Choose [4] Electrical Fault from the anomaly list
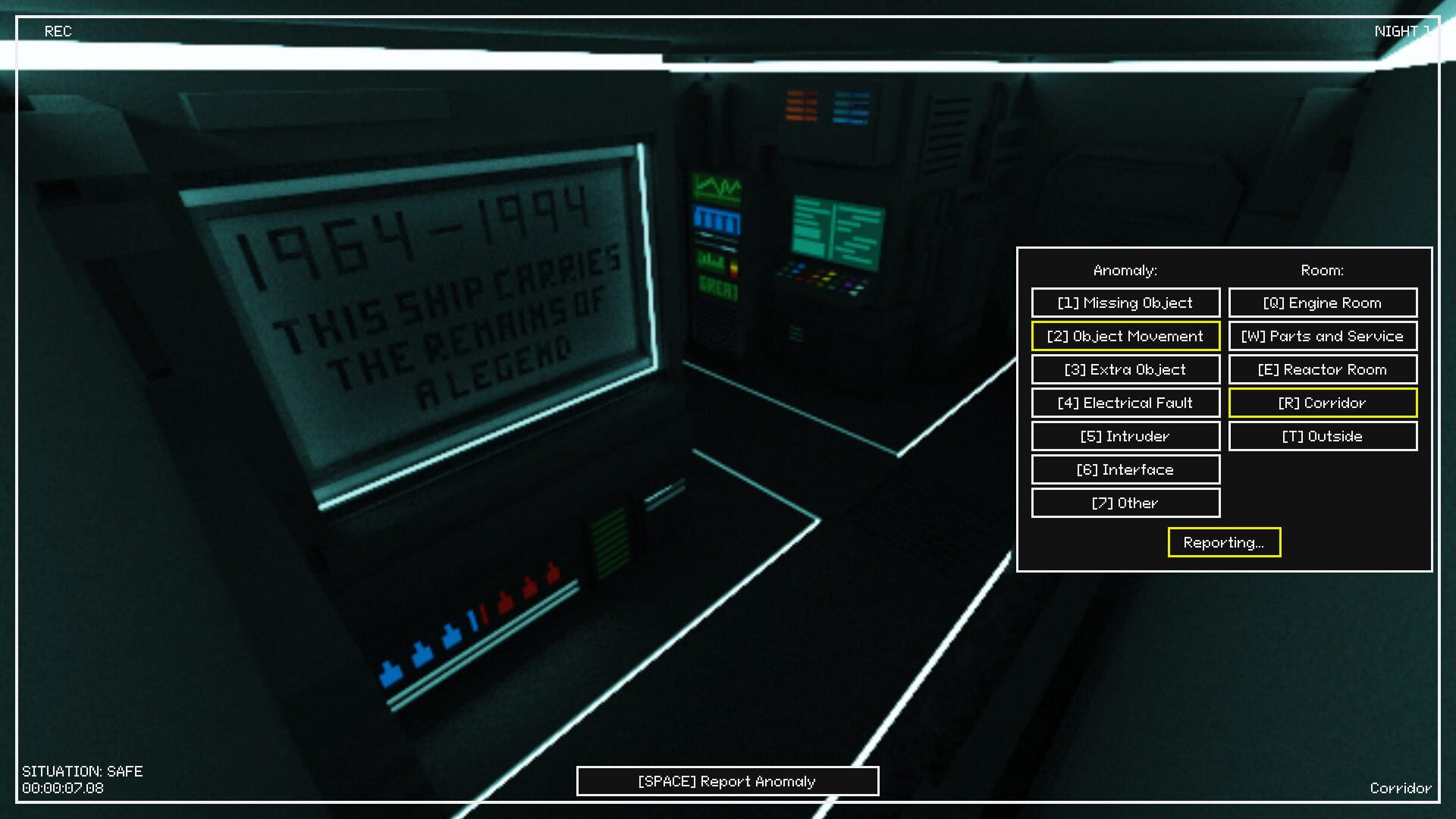Image resolution: width=1456 pixels, height=819 pixels. pos(1125,403)
